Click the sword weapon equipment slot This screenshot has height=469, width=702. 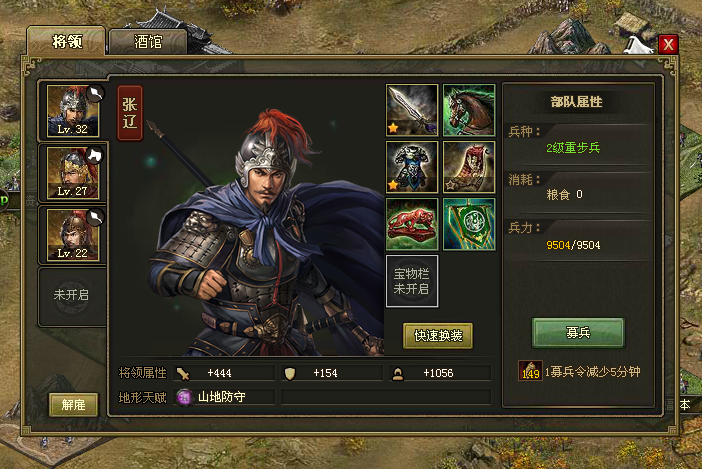point(412,109)
